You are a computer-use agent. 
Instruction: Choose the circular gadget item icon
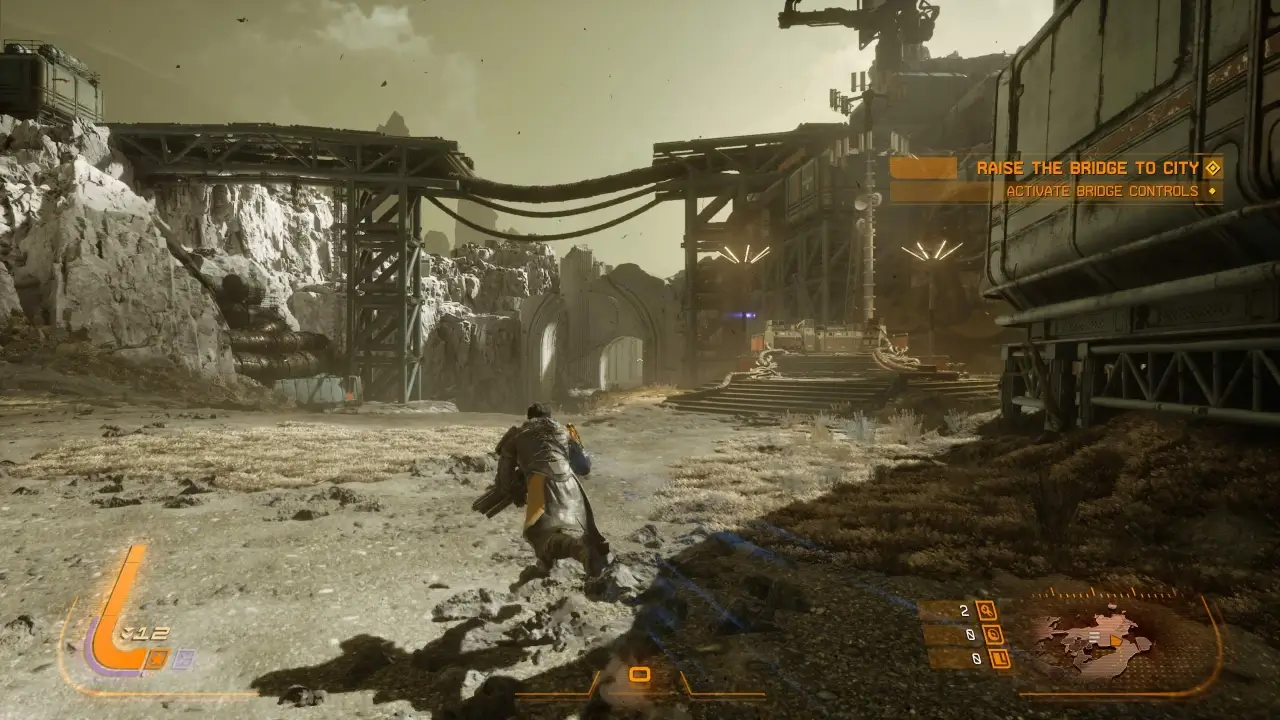coord(991,634)
